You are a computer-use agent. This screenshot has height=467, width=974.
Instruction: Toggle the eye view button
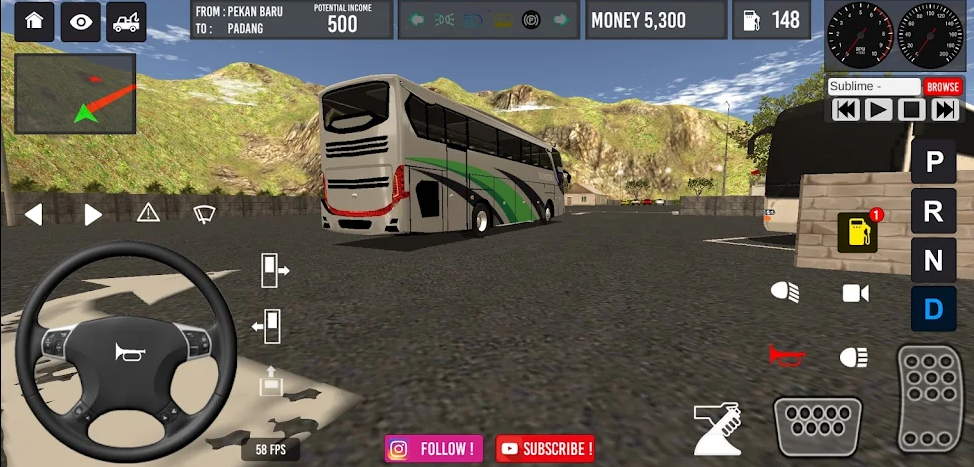click(80, 22)
